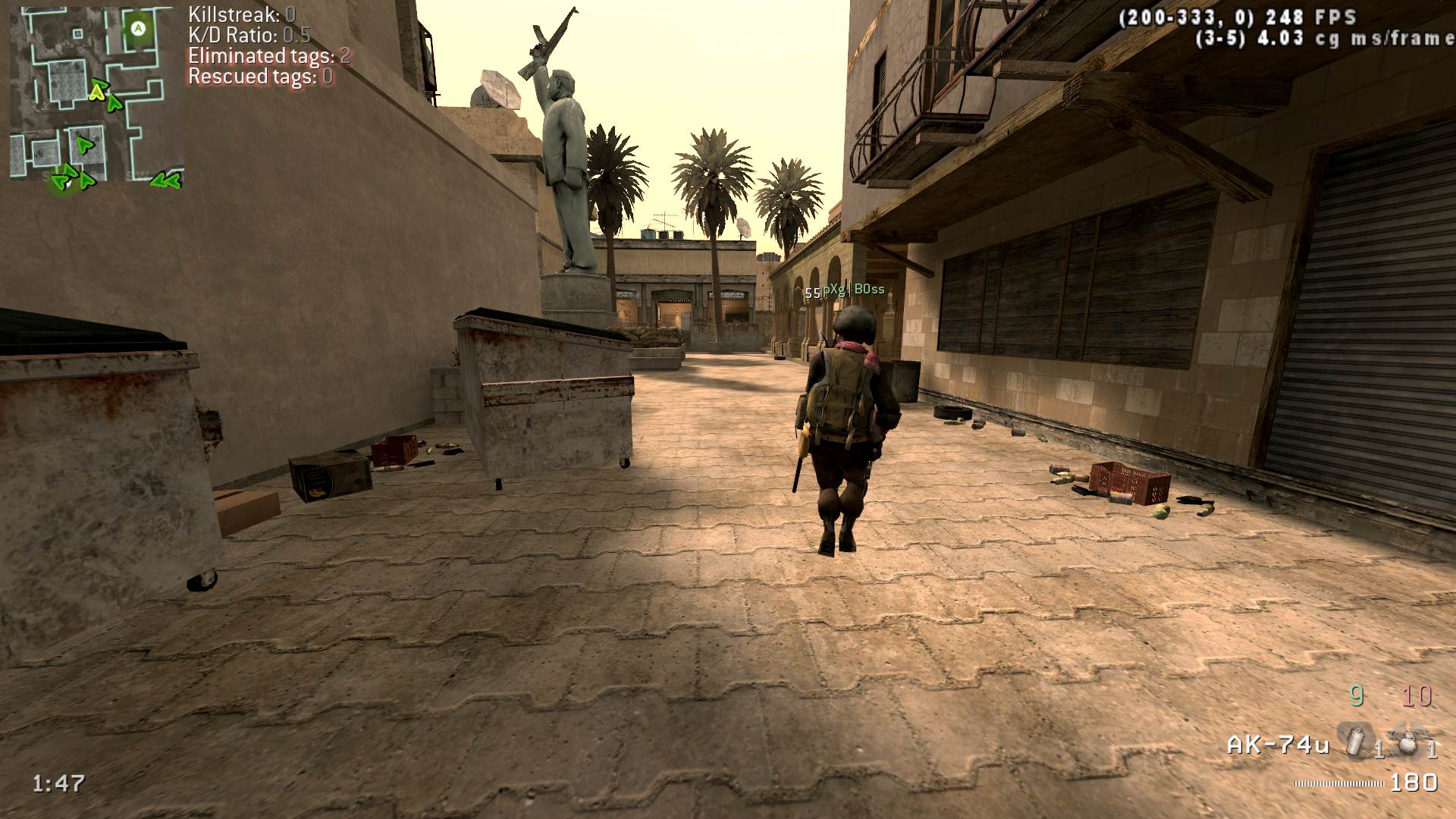Click the yellow player arrow on the minimap

tap(96, 93)
